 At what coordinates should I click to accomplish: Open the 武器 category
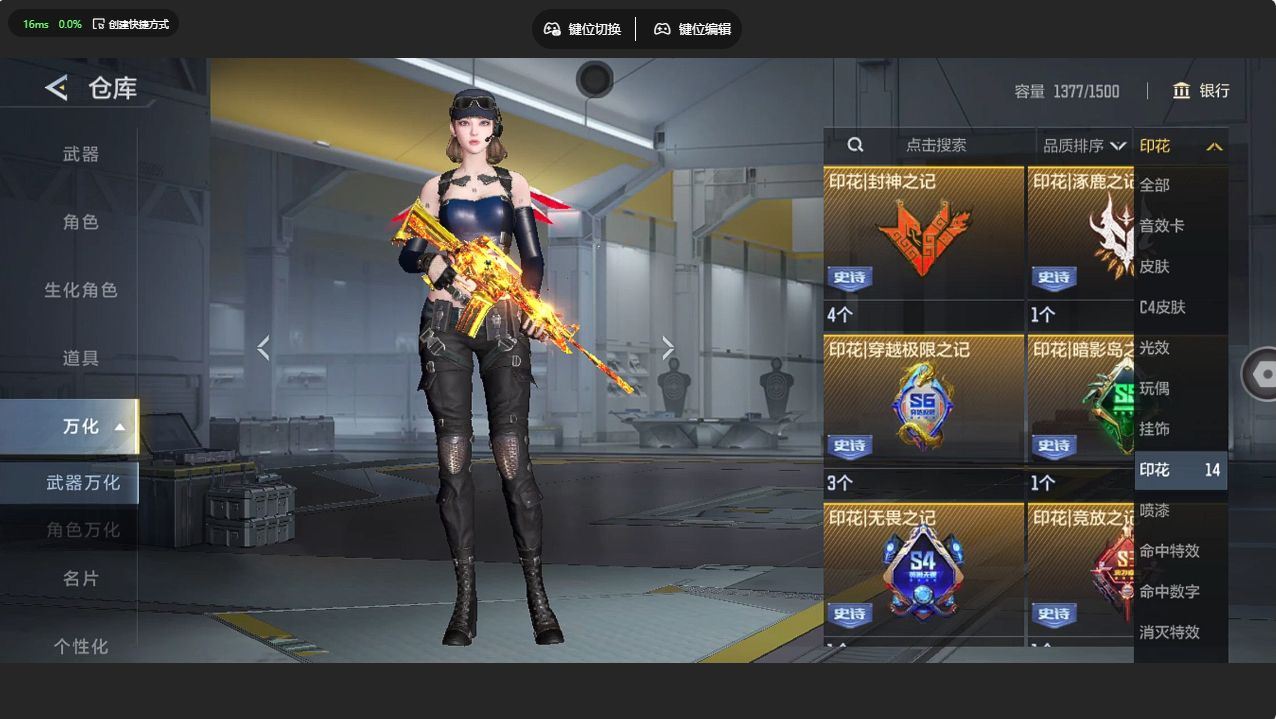(81, 154)
